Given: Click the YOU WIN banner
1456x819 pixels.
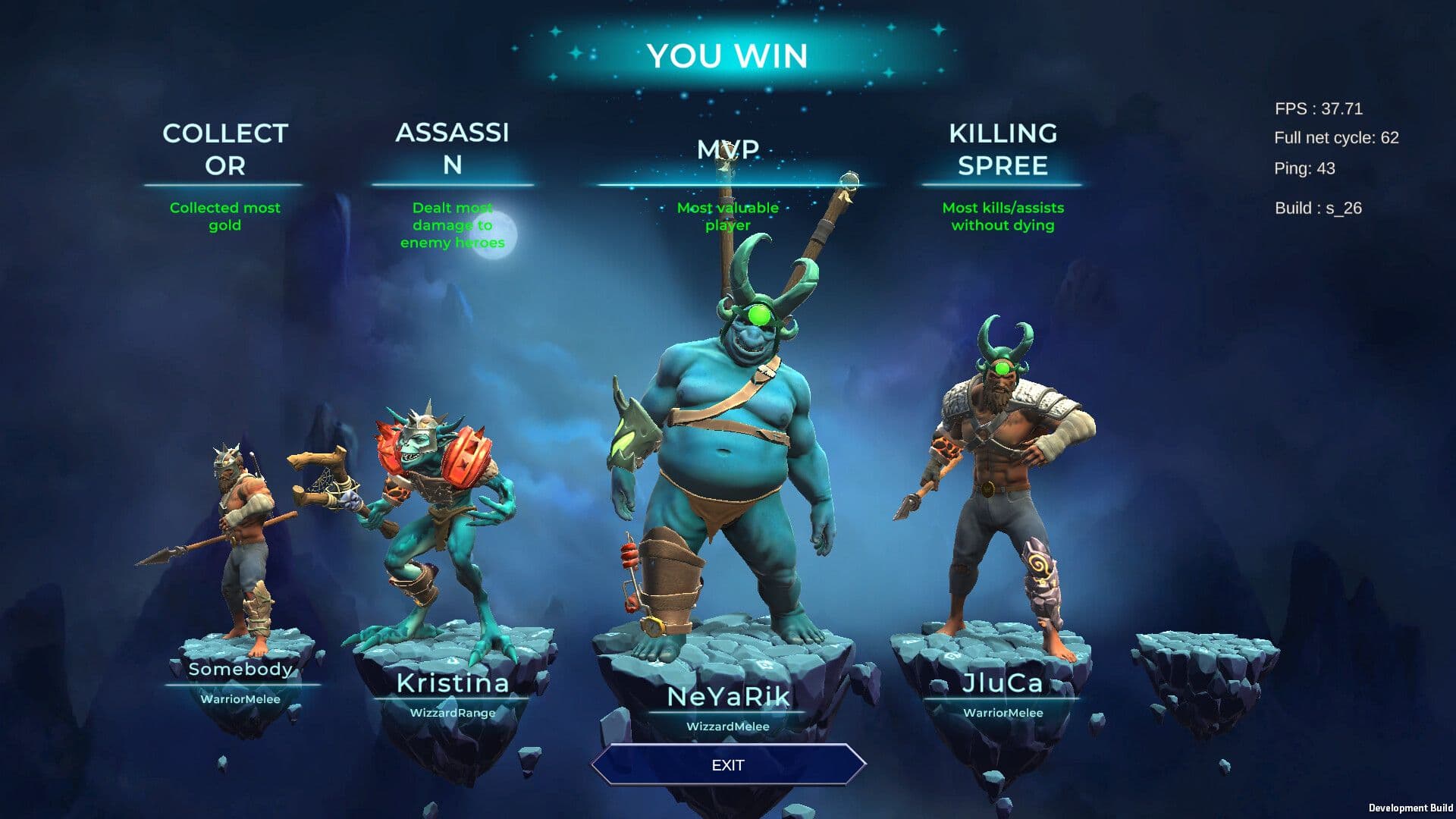Looking at the screenshot, I should [x=728, y=55].
